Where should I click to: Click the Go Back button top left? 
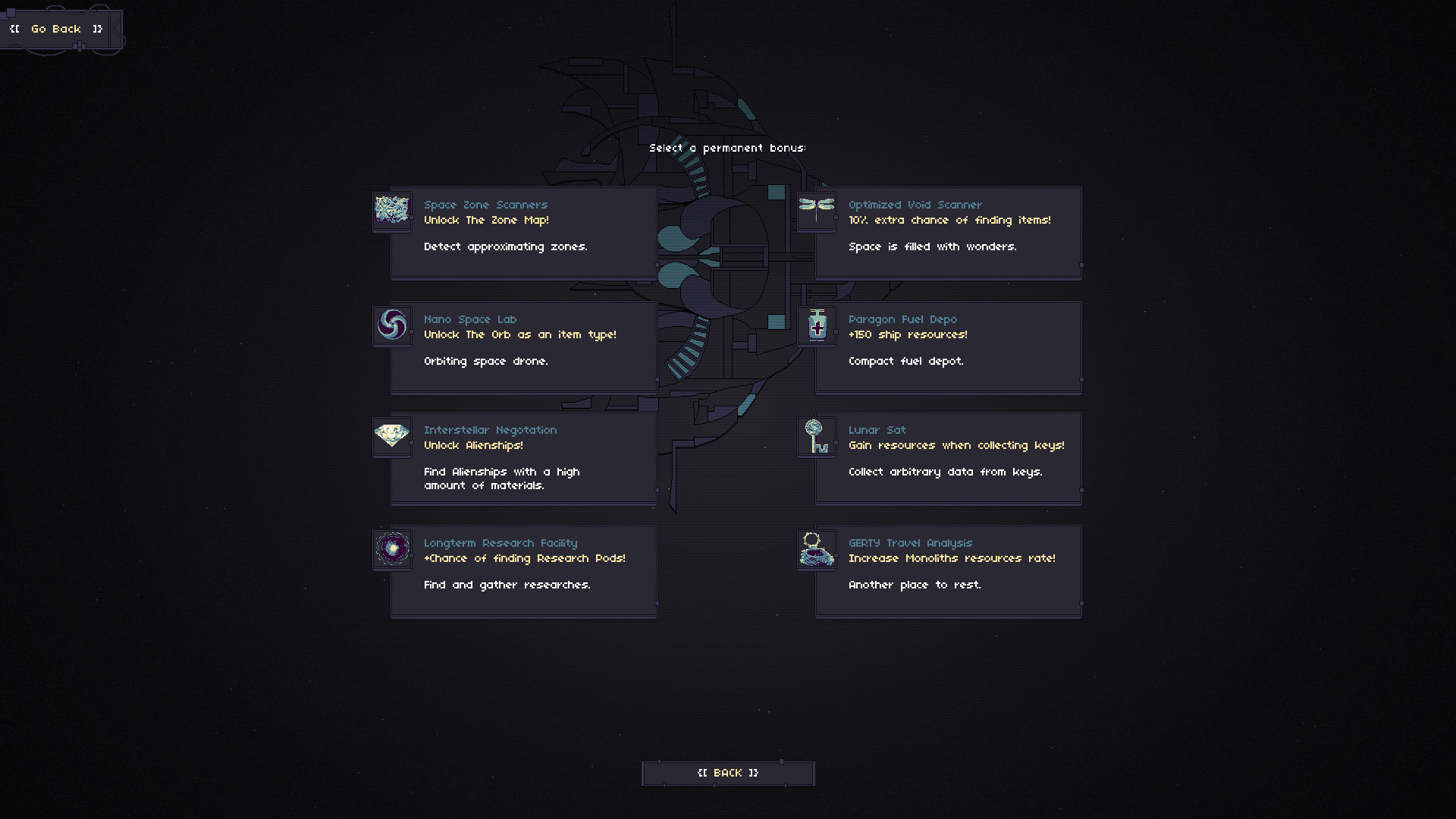[x=55, y=29]
